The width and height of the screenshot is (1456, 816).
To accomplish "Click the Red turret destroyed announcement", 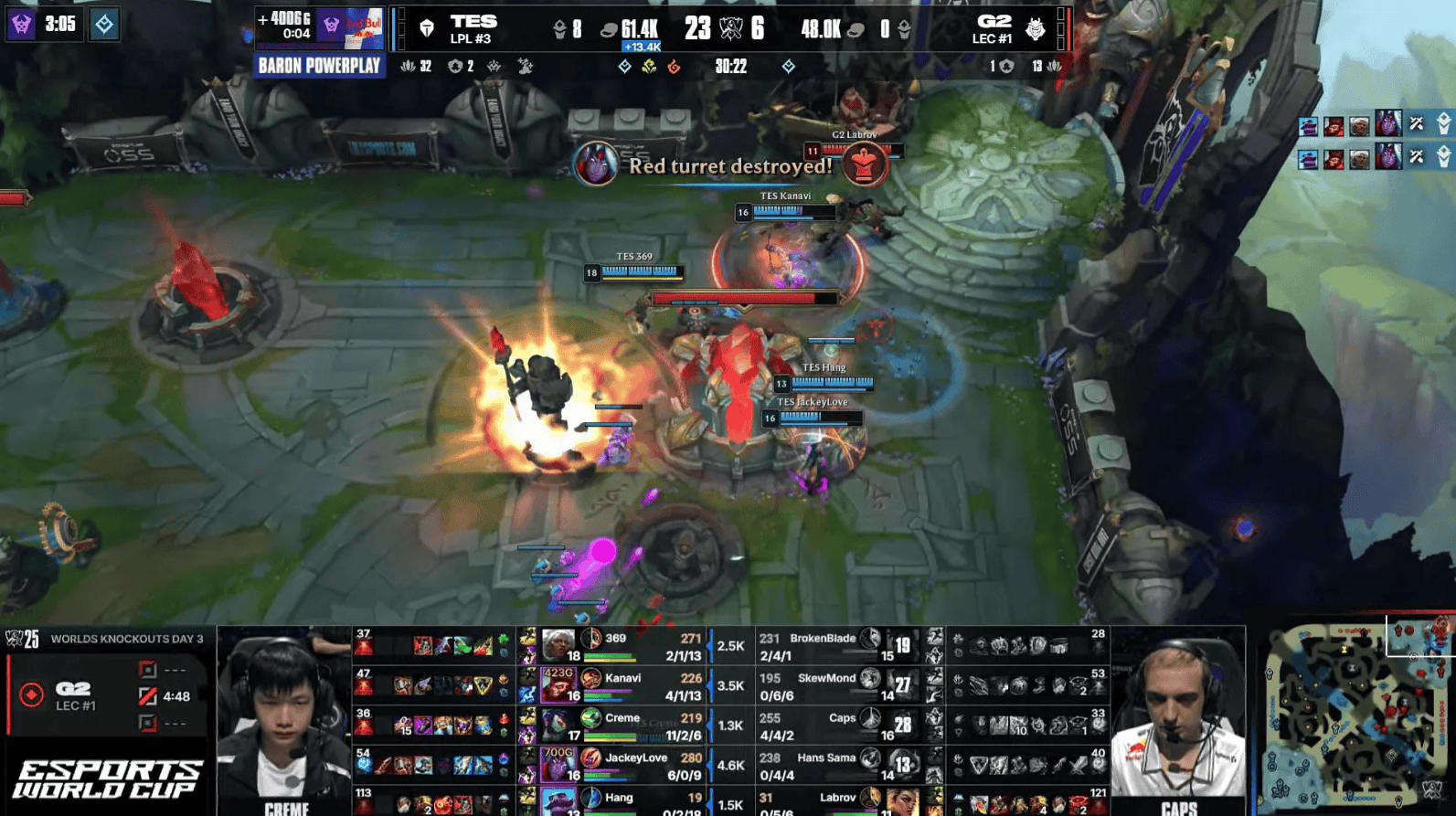I will (730, 166).
